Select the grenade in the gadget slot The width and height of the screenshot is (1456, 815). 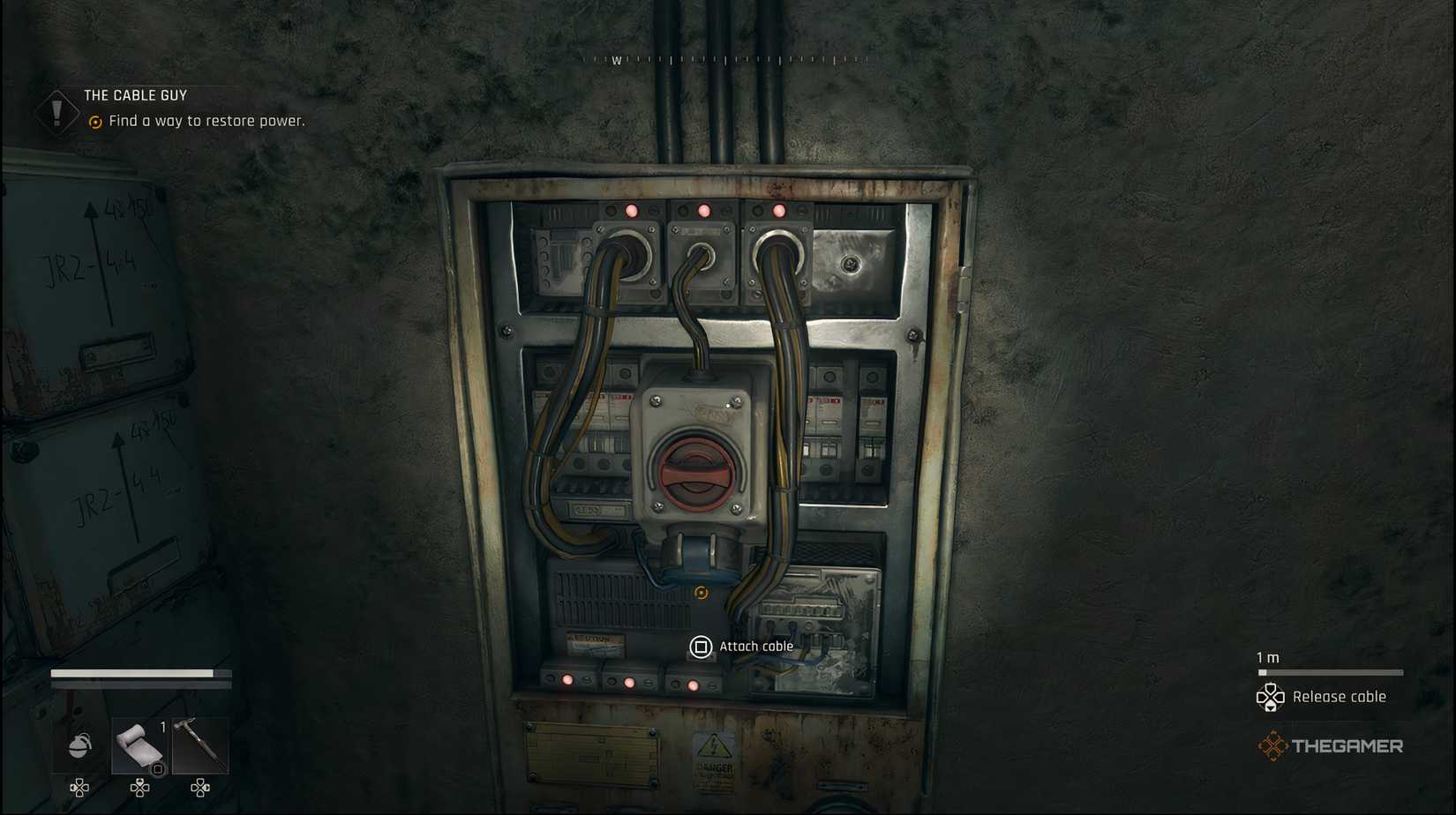(x=78, y=745)
